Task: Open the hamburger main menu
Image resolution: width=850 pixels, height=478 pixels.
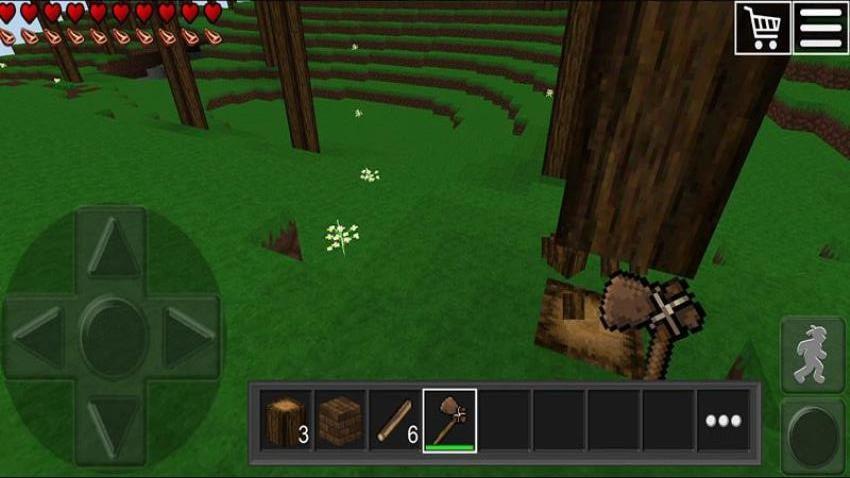Action: 821,27
